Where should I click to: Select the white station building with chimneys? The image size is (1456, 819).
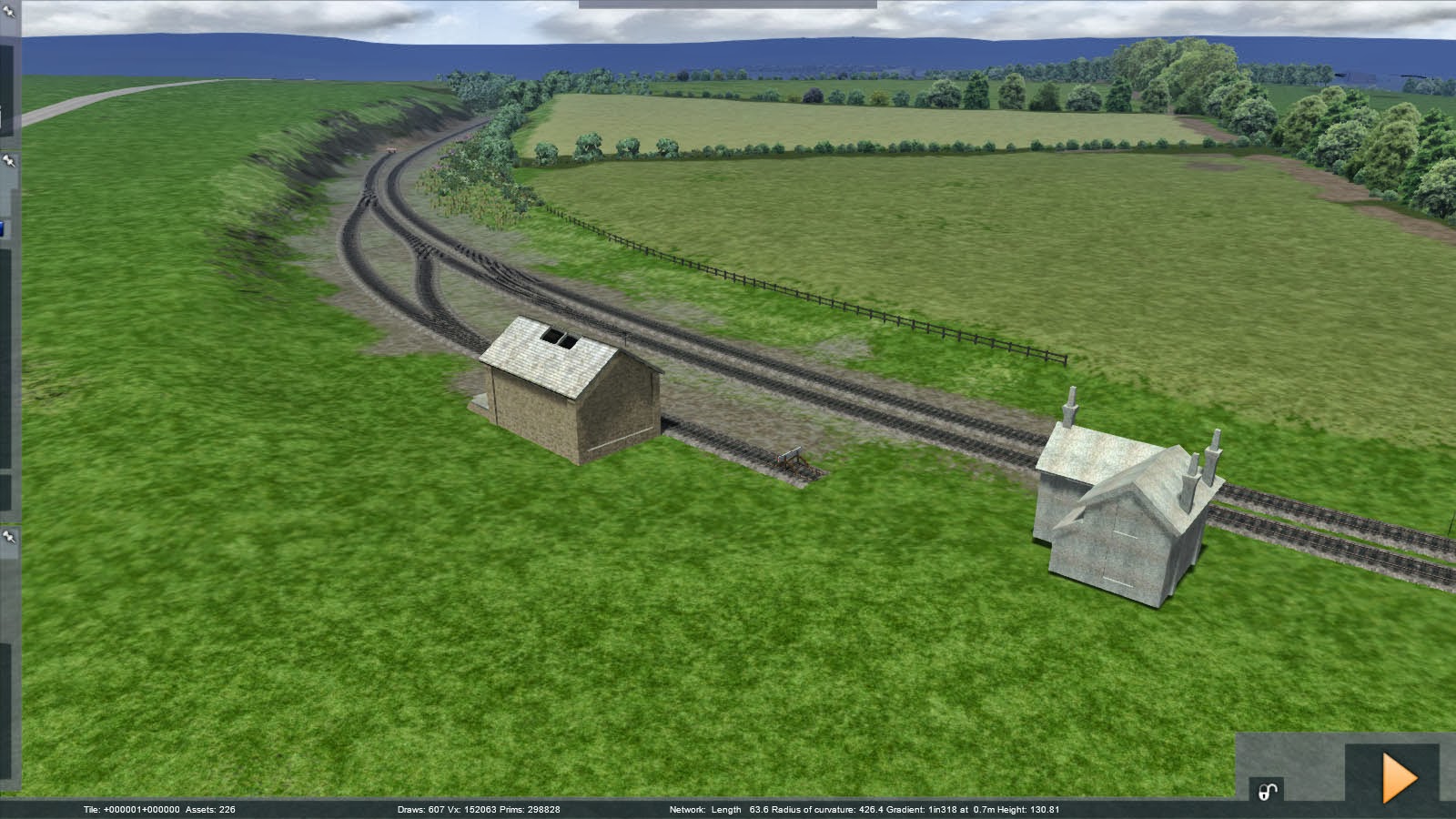click(1119, 510)
